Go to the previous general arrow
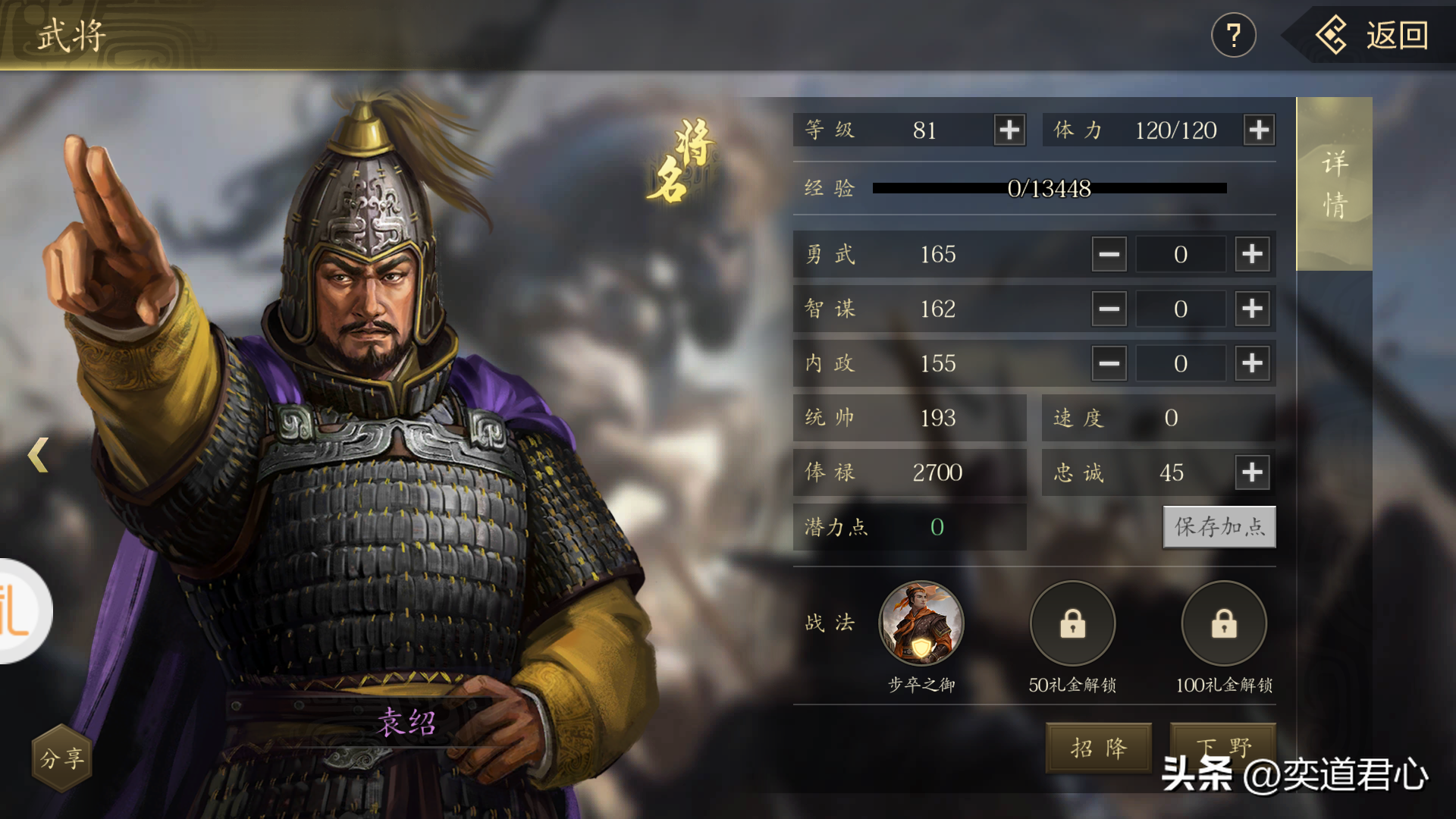 tap(38, 455)
